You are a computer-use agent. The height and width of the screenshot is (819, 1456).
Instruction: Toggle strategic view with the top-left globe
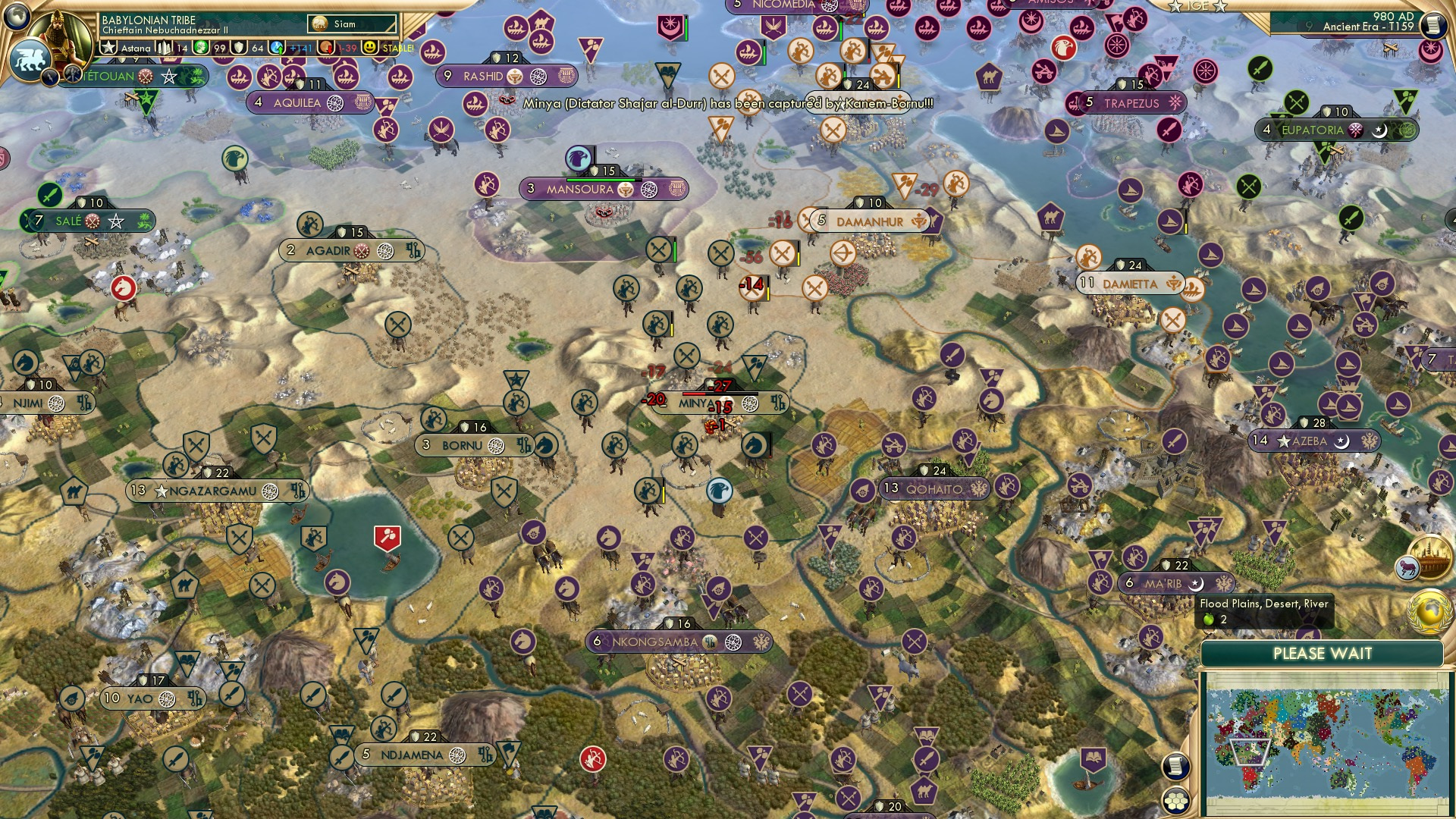tap(16, 17)
